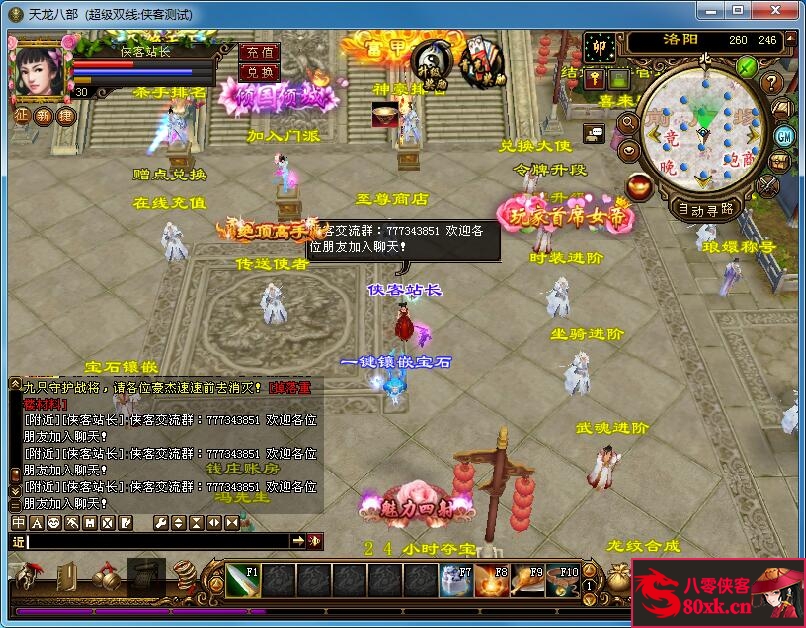Open the 兑换 exchange button

tap(260, 72)
